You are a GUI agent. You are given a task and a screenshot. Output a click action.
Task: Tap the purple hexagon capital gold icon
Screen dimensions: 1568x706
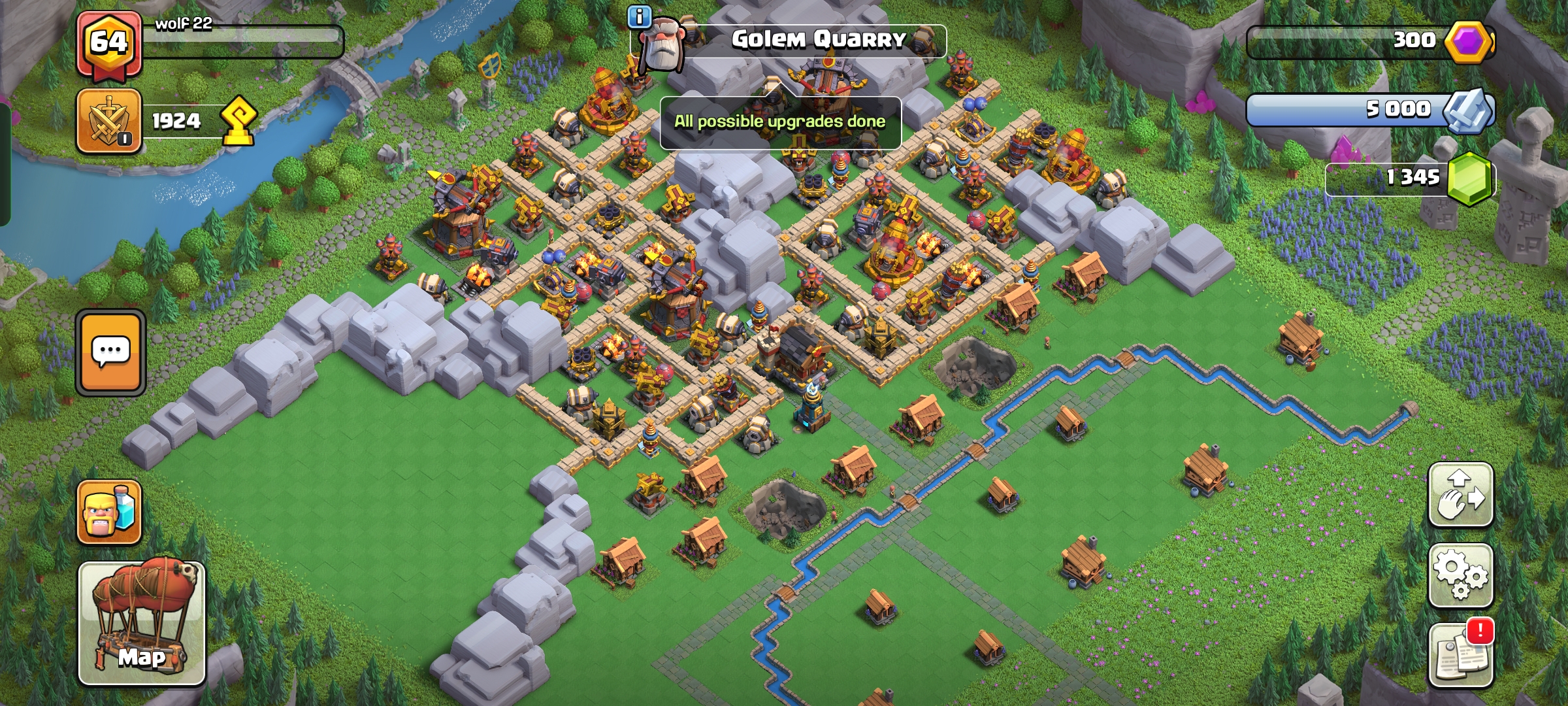[1469, 41]
